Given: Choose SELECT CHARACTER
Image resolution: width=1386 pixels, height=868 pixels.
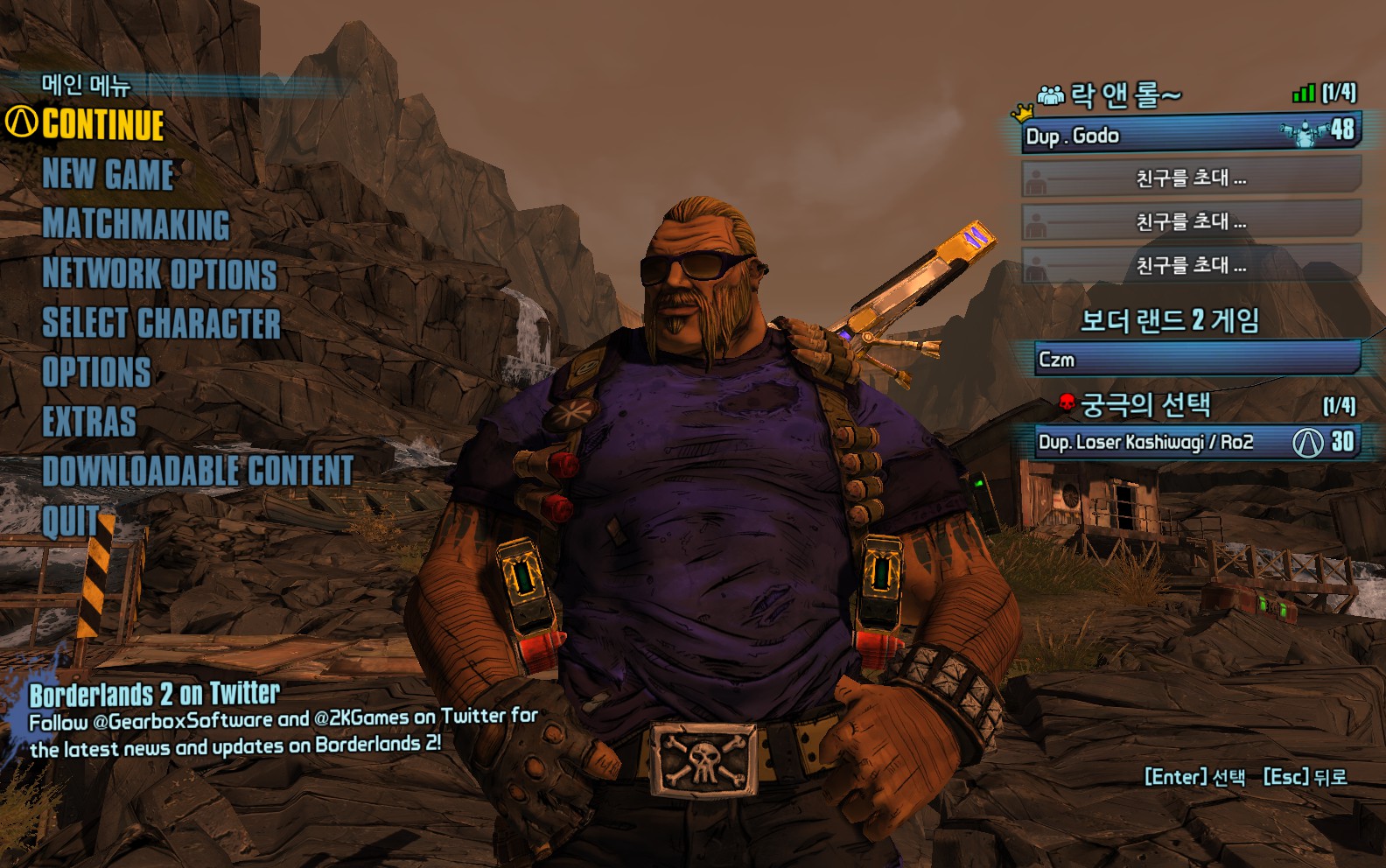Looking at the screenshot, I should click(x=161, y=323).
